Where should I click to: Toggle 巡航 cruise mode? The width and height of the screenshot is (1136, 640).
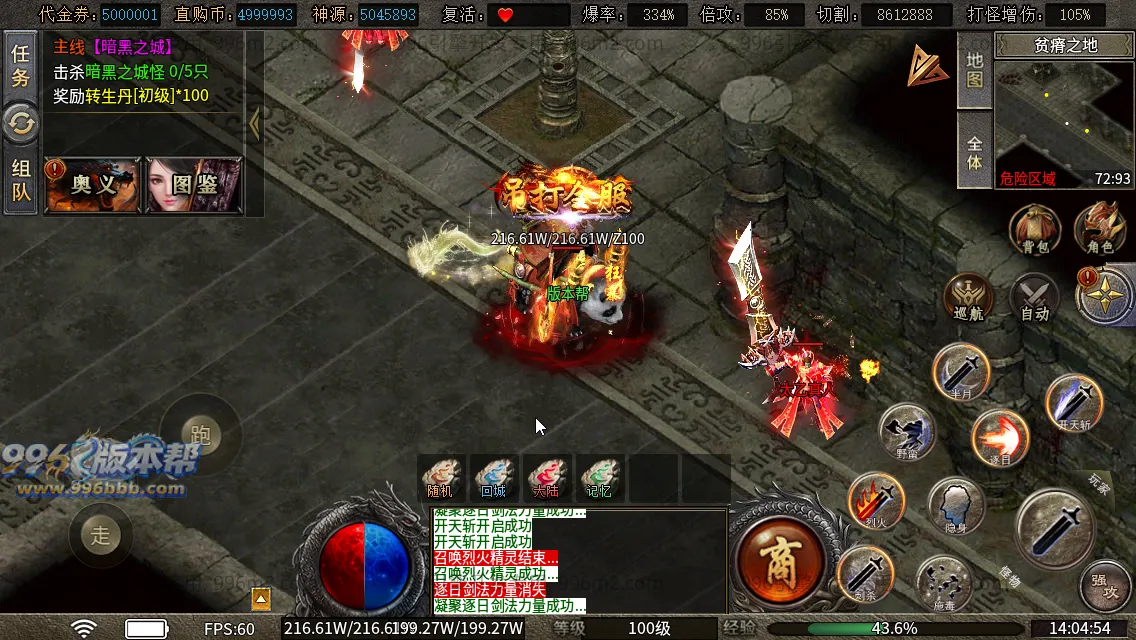pos(969,298)
